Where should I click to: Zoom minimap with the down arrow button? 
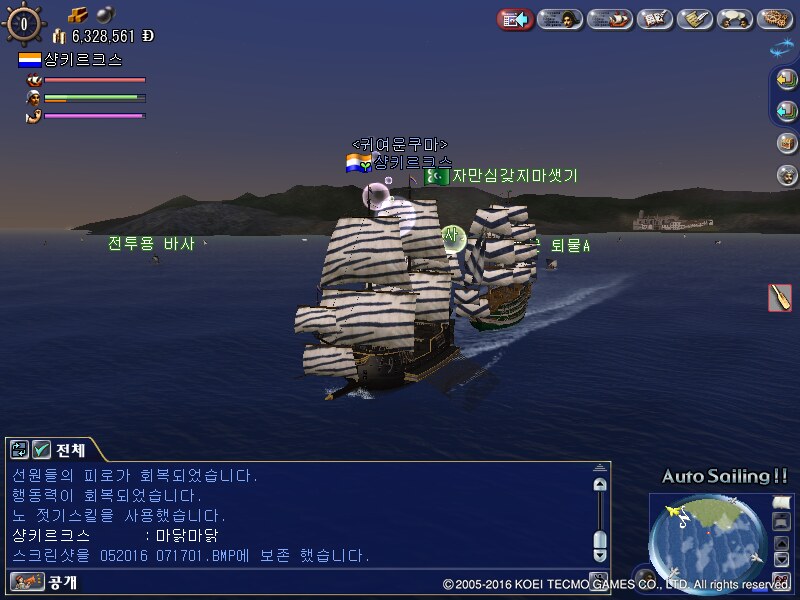(781, 559)
